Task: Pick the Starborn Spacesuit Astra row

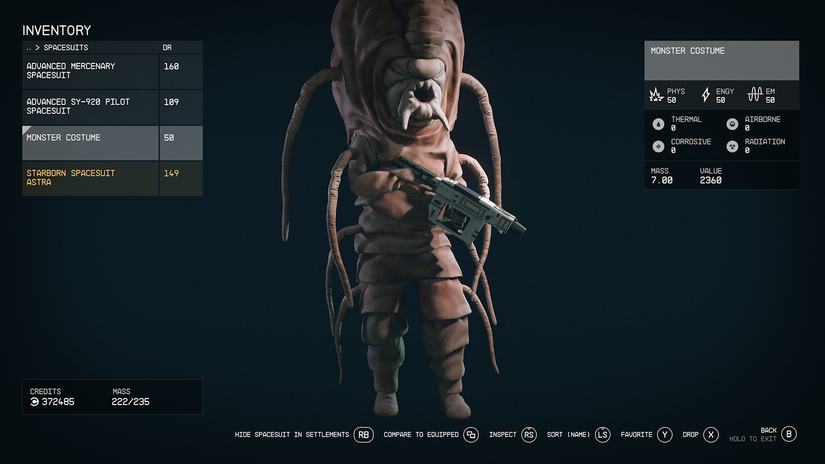Action: (x=90, y=178)
